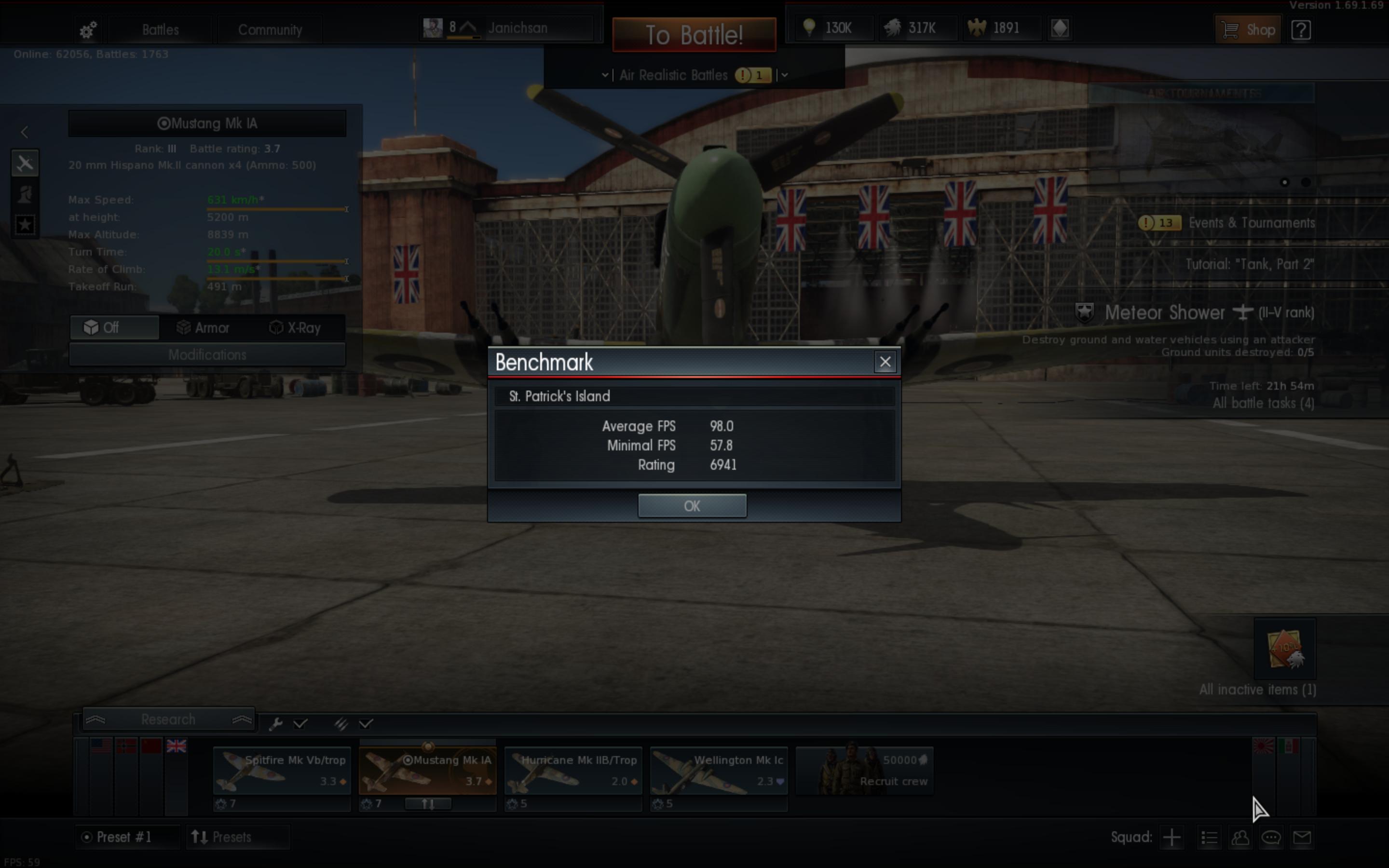The height and width of the screenshot is (868, 1389).
Task: Open the settings gear menu
Action: coord(87,29)
